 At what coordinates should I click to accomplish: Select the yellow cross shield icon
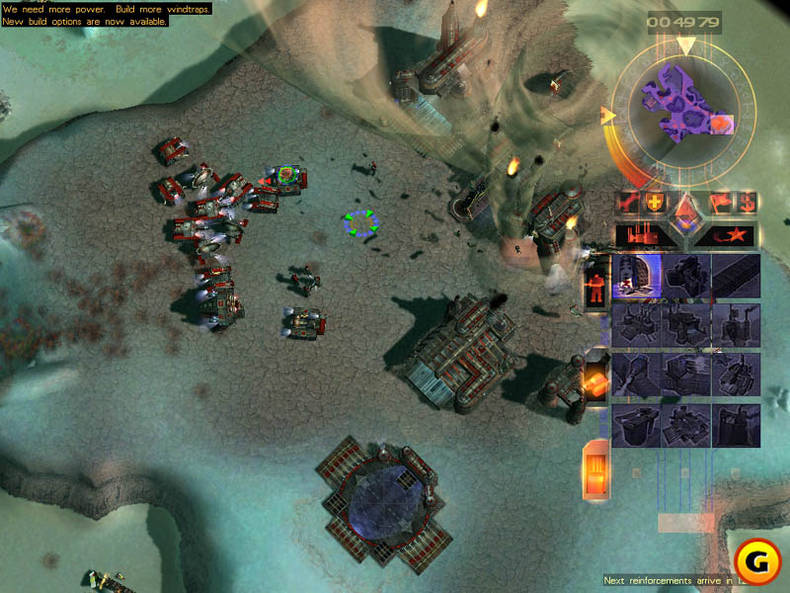point(656,202)
